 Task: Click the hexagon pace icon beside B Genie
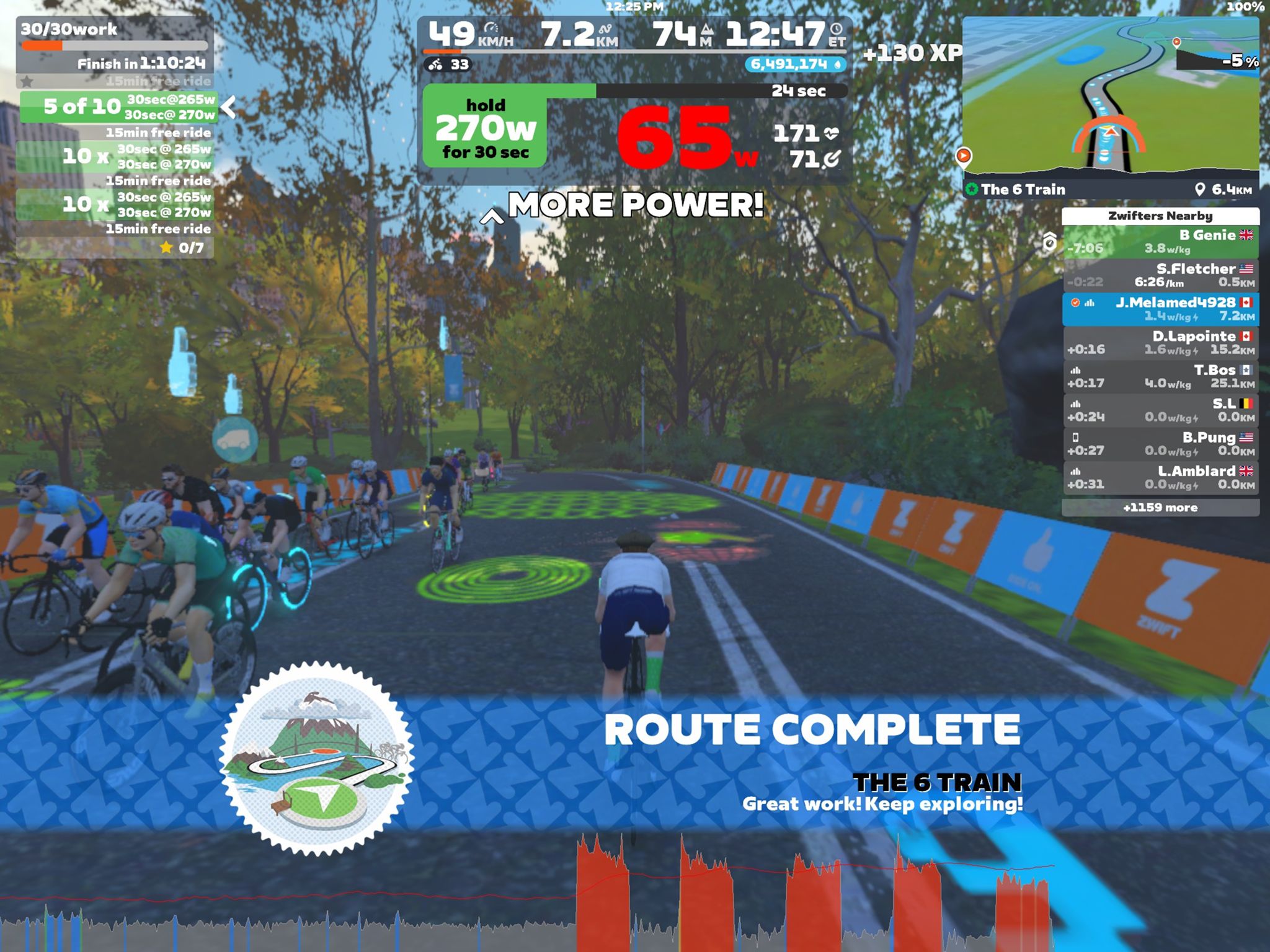(1049, 241)
